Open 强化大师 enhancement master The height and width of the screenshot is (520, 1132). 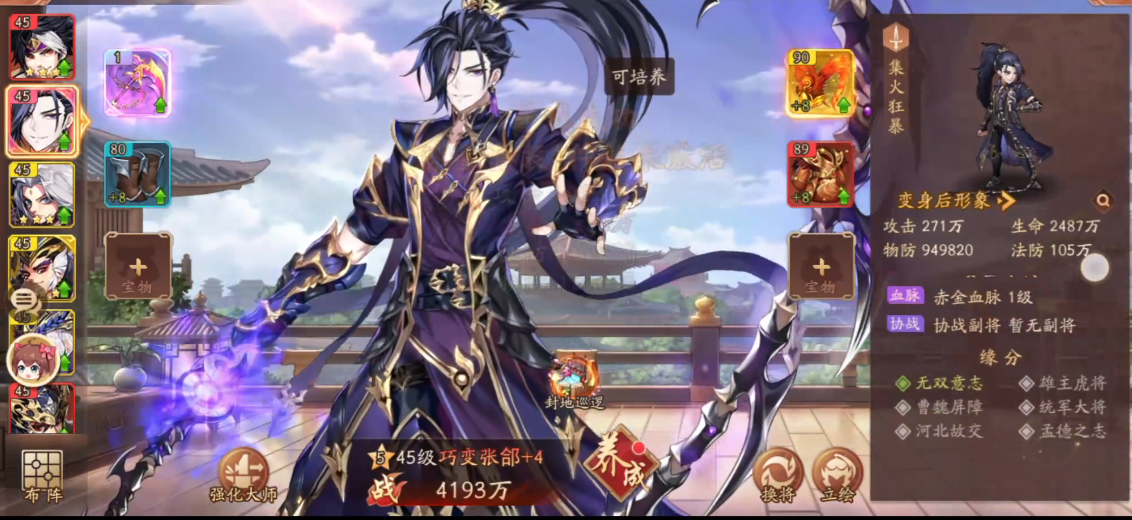[243, 474]
